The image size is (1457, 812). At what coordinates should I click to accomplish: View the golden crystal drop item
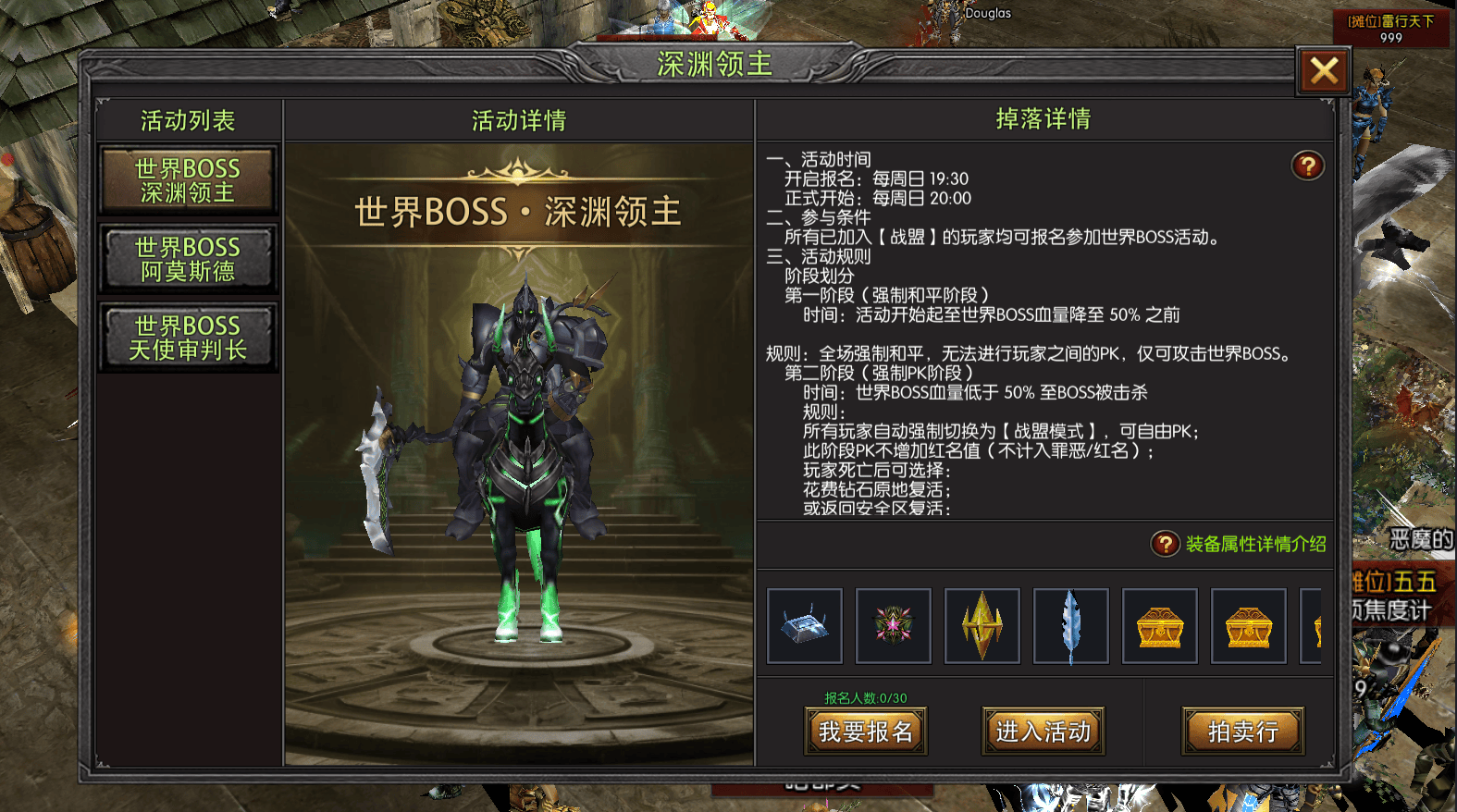(982, 626)
